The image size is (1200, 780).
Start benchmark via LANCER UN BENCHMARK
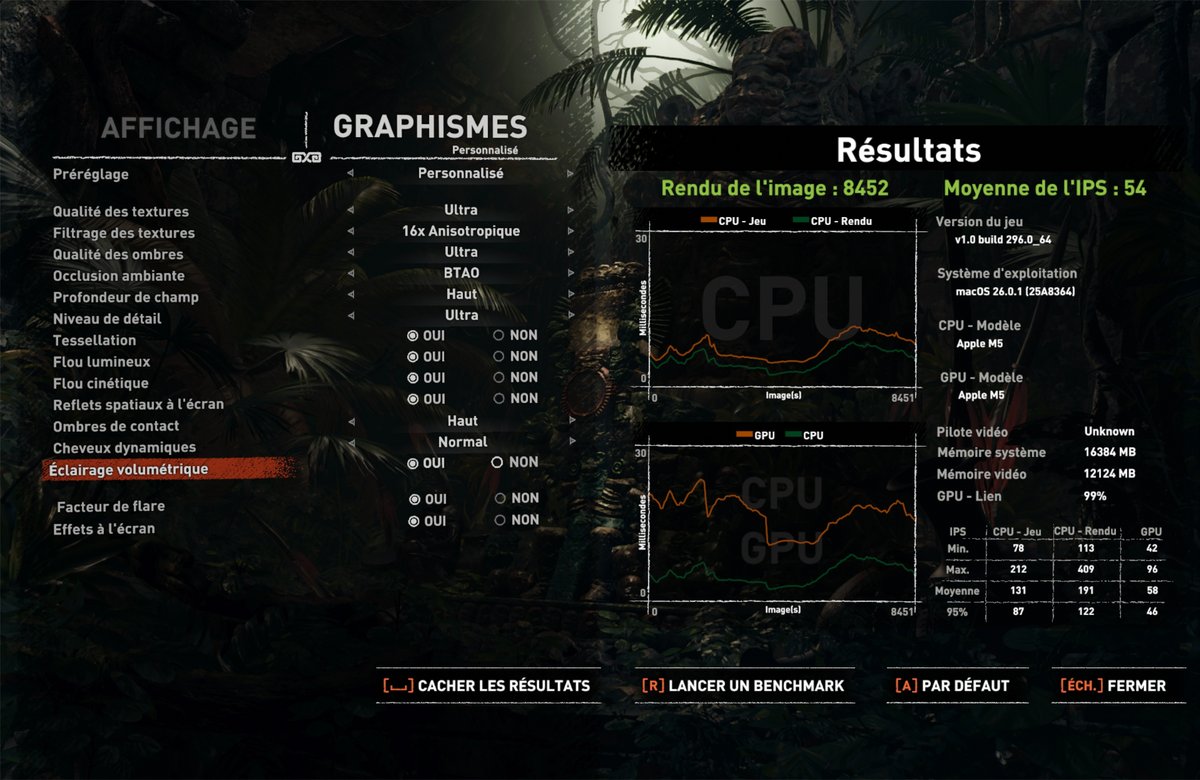pos(743,686)
